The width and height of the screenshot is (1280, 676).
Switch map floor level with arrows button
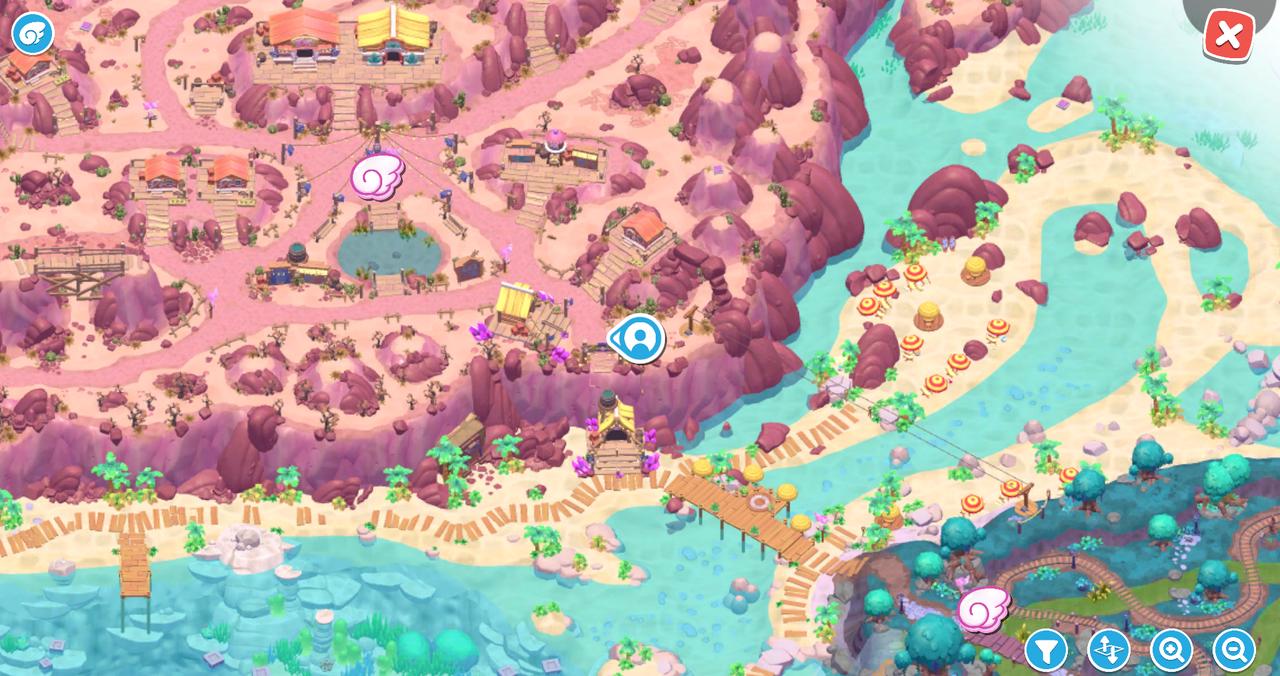point(1108,650)
